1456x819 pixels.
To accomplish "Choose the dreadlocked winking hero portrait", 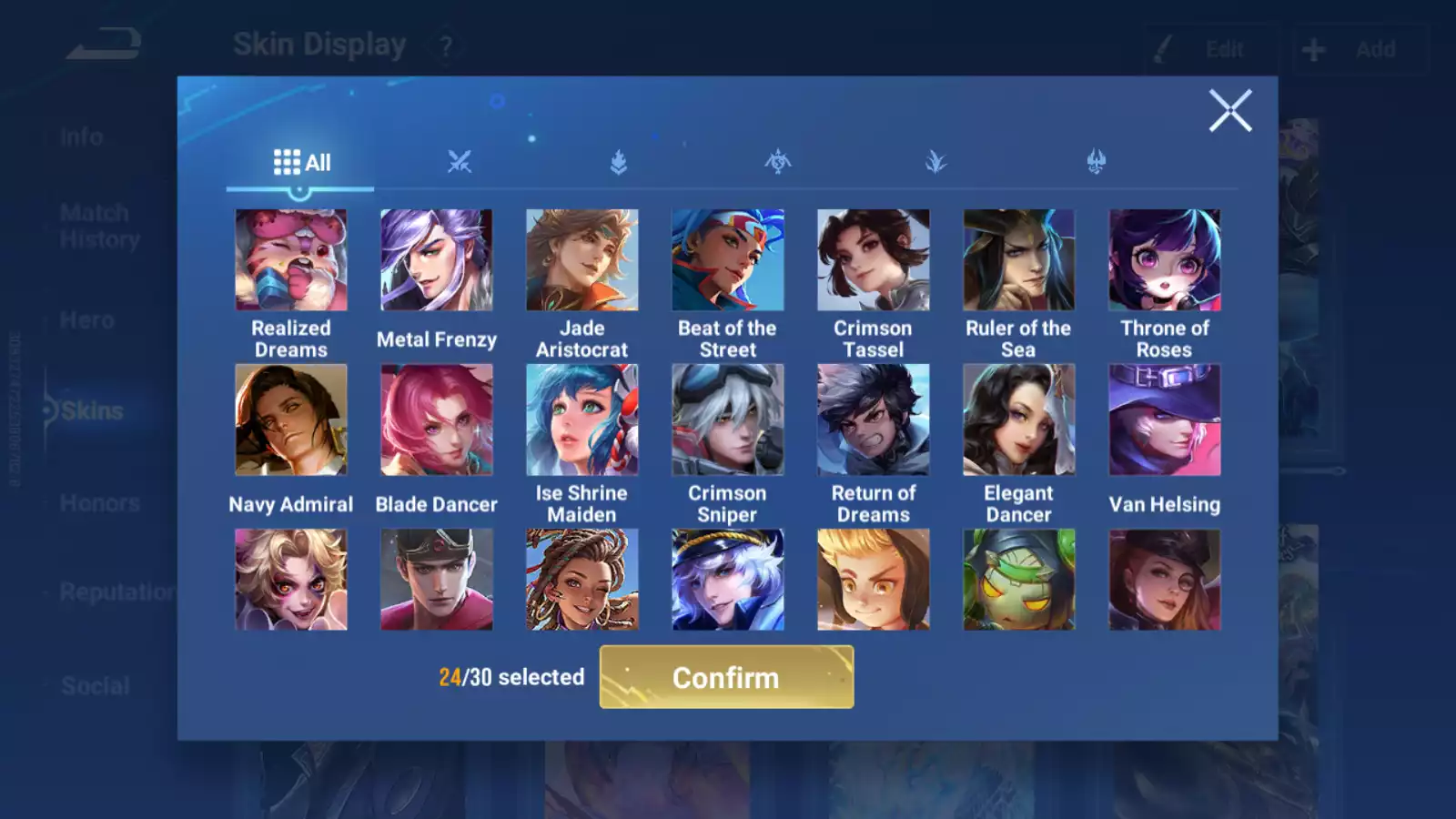I will [582, 580].
